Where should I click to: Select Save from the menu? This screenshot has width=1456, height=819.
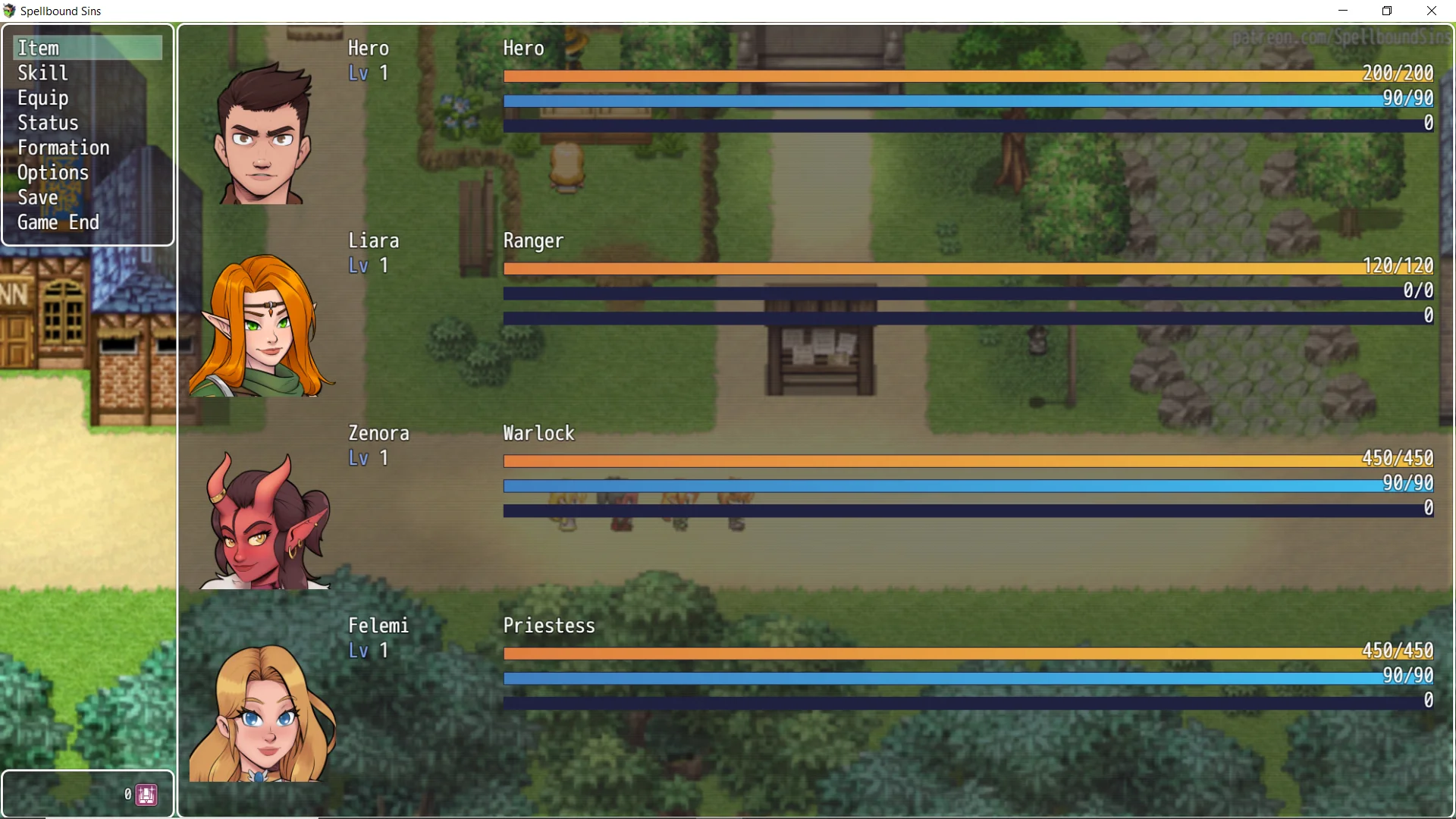pos(38,198)
